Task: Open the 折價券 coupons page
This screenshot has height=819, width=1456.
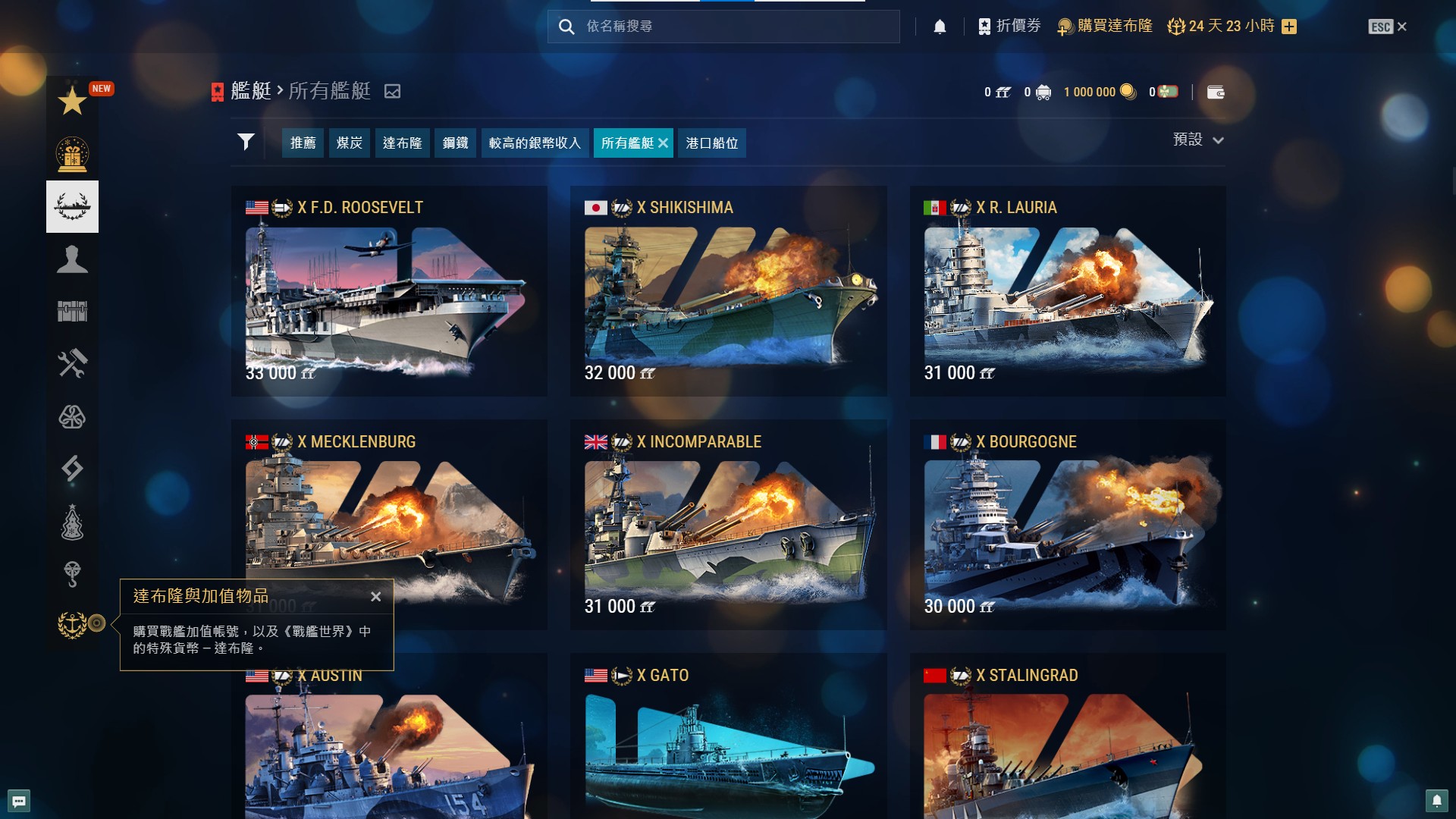Action: (1009, 27)
